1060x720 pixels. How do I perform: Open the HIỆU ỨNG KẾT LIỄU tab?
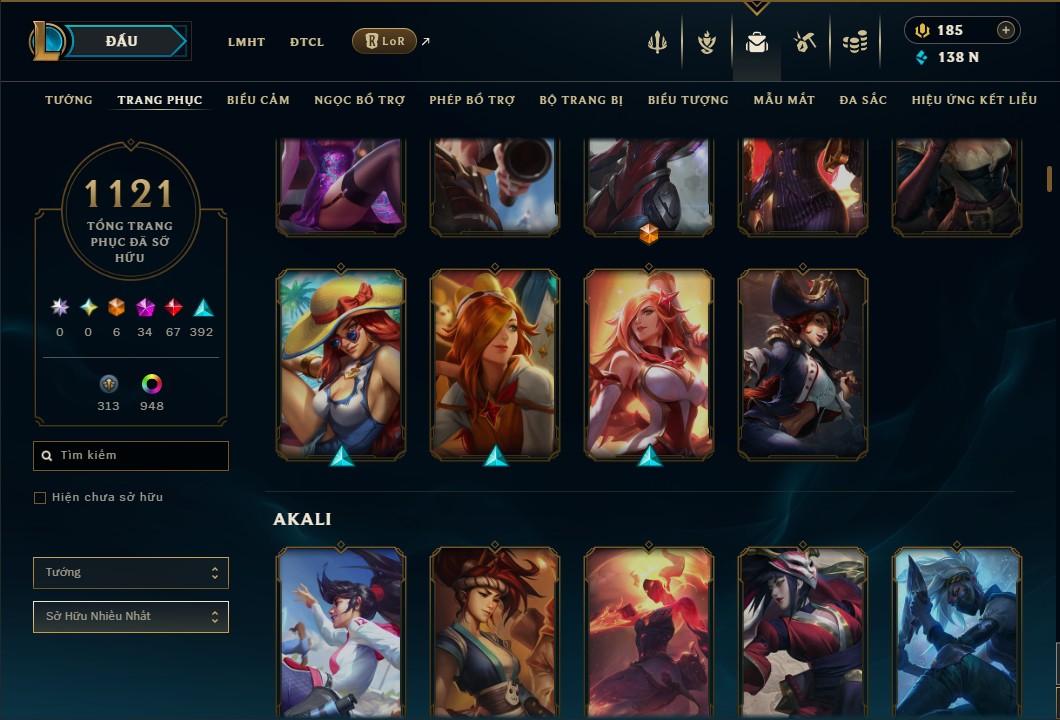click(x=975, y=100)
